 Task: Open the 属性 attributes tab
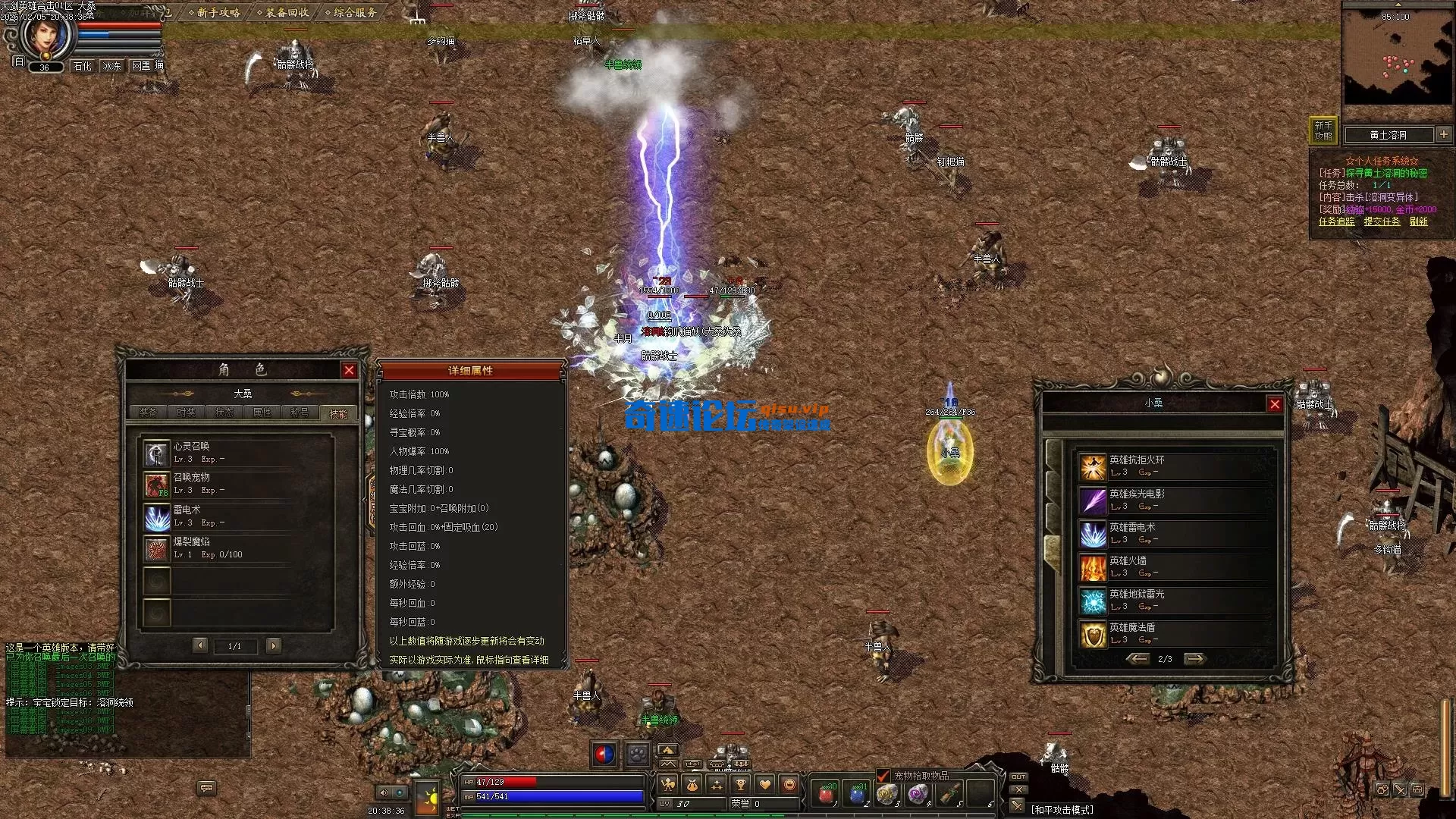coord(262,413)
